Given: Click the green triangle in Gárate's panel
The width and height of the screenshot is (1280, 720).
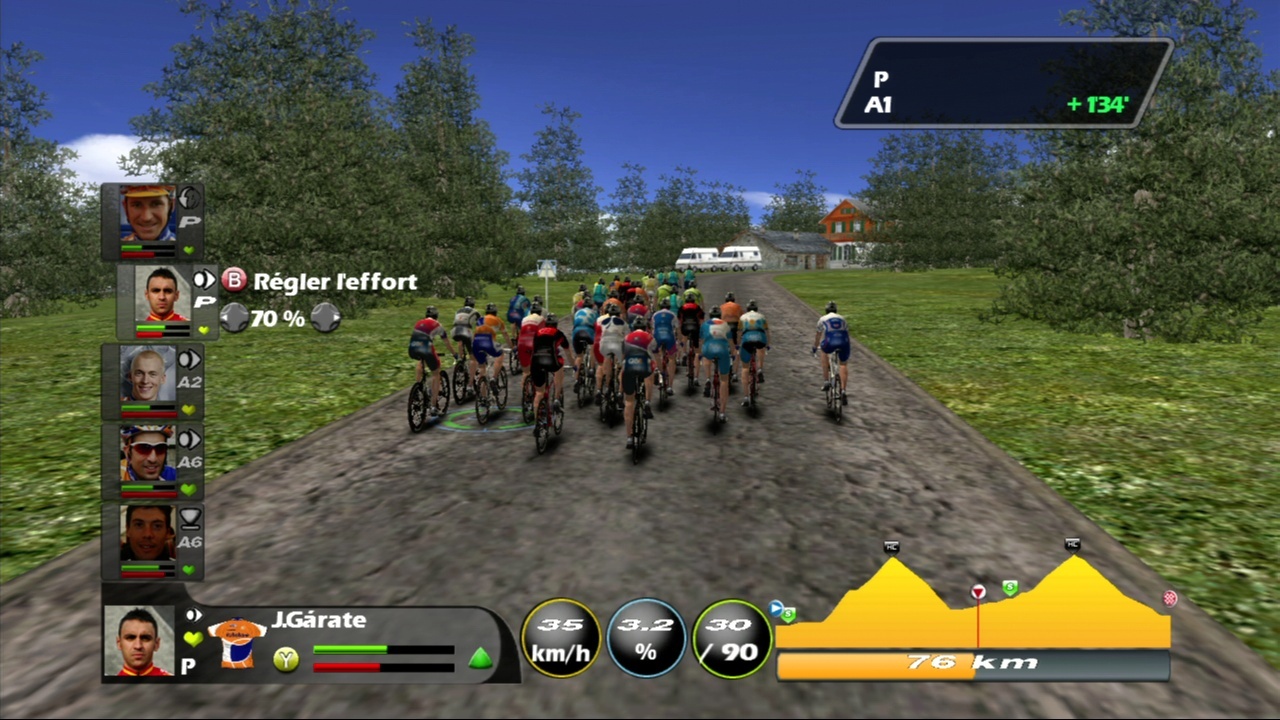Looking at the screenshot, I should (x=480, y=658).
